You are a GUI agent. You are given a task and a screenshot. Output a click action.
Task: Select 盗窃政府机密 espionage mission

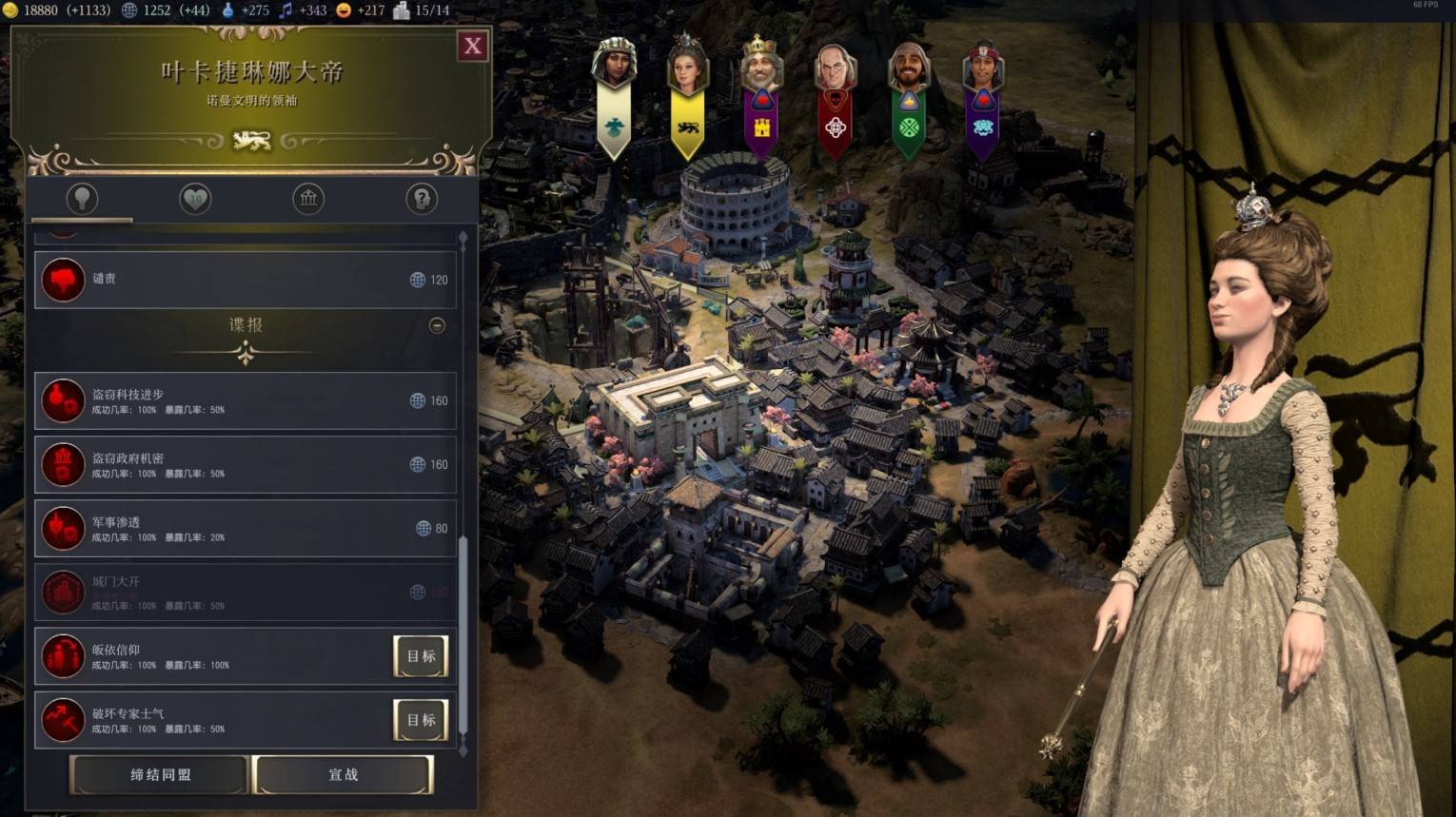pyautogui.click(x=246, y=464)
